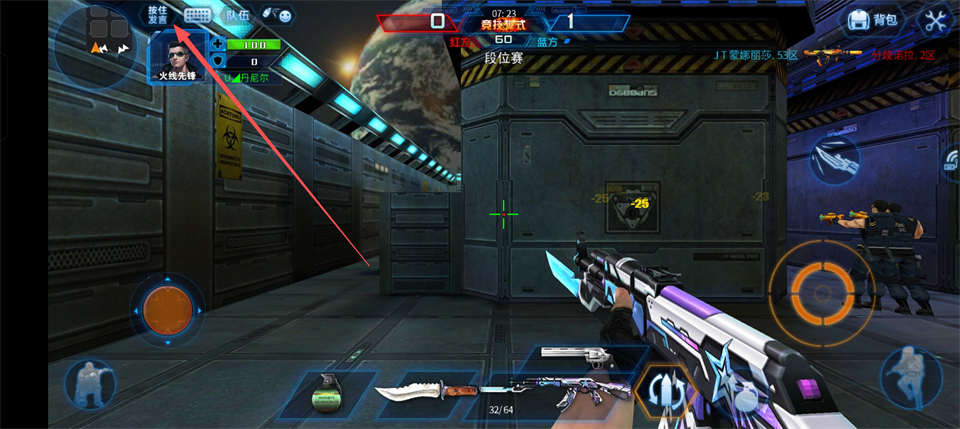This screenshot has width=960, height=429.
Task: Tap the orange movement joystick
Action: pos(166,310)
